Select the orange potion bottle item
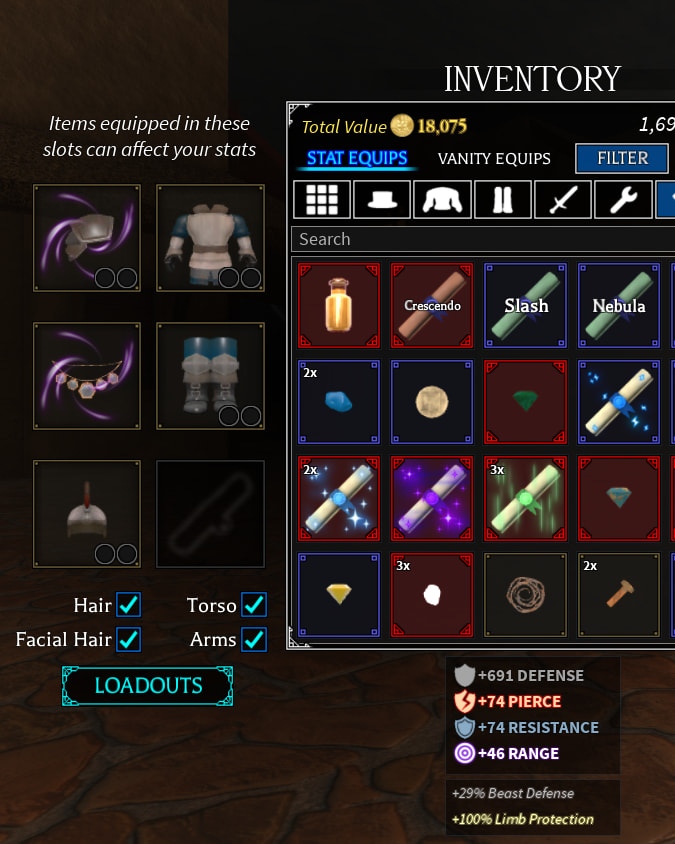The width and height of the screenshot is (675, 844). pyautogui.click(x=339, y=305)
